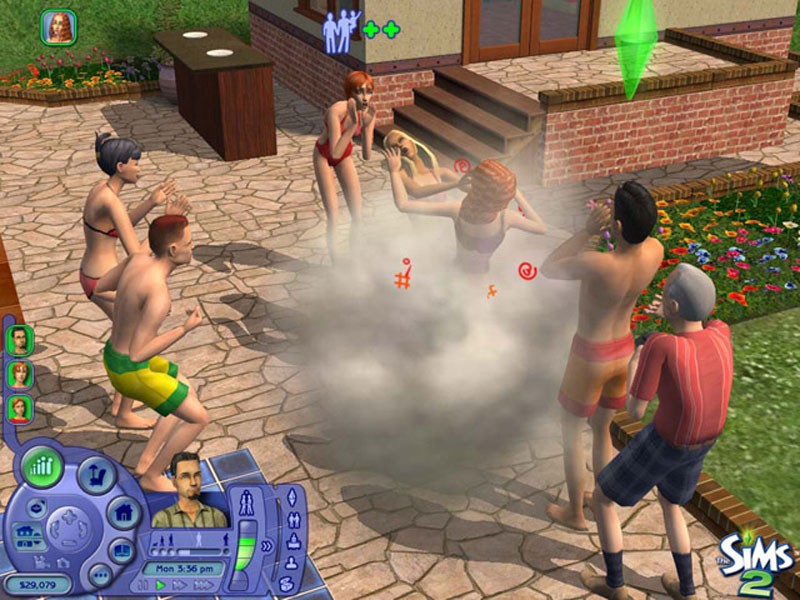Cancel the queued action with redhead portrait

pyautogui.click(x=58, y=26)
